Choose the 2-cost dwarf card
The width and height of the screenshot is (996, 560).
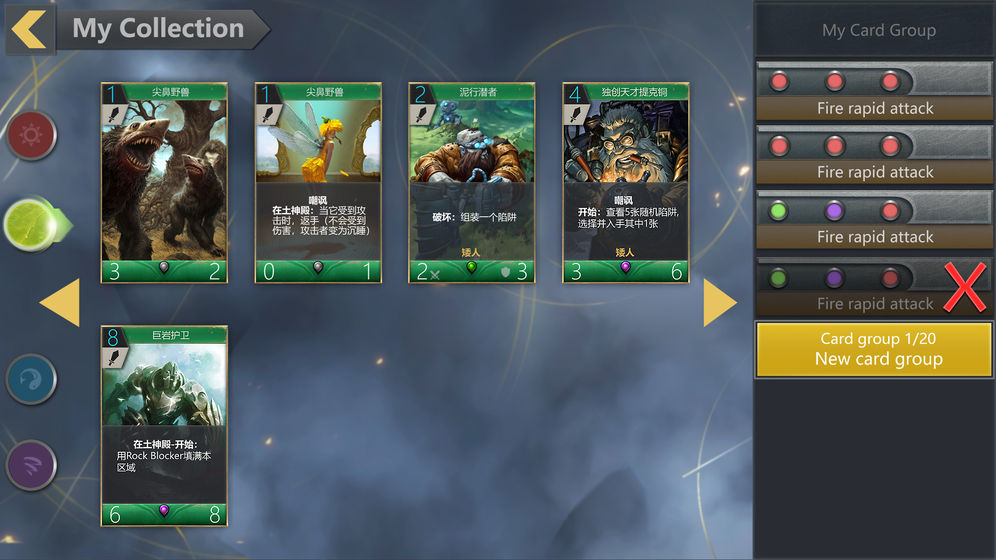472,182
